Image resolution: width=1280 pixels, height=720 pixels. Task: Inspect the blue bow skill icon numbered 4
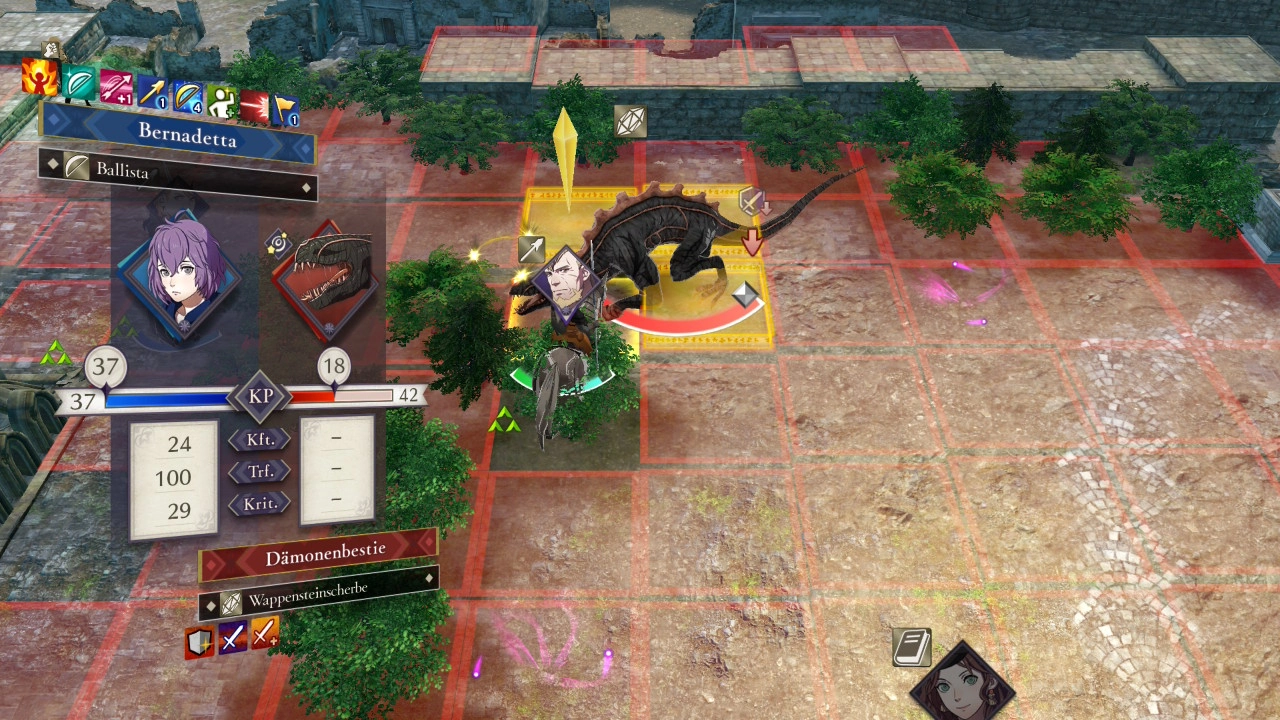187,97
